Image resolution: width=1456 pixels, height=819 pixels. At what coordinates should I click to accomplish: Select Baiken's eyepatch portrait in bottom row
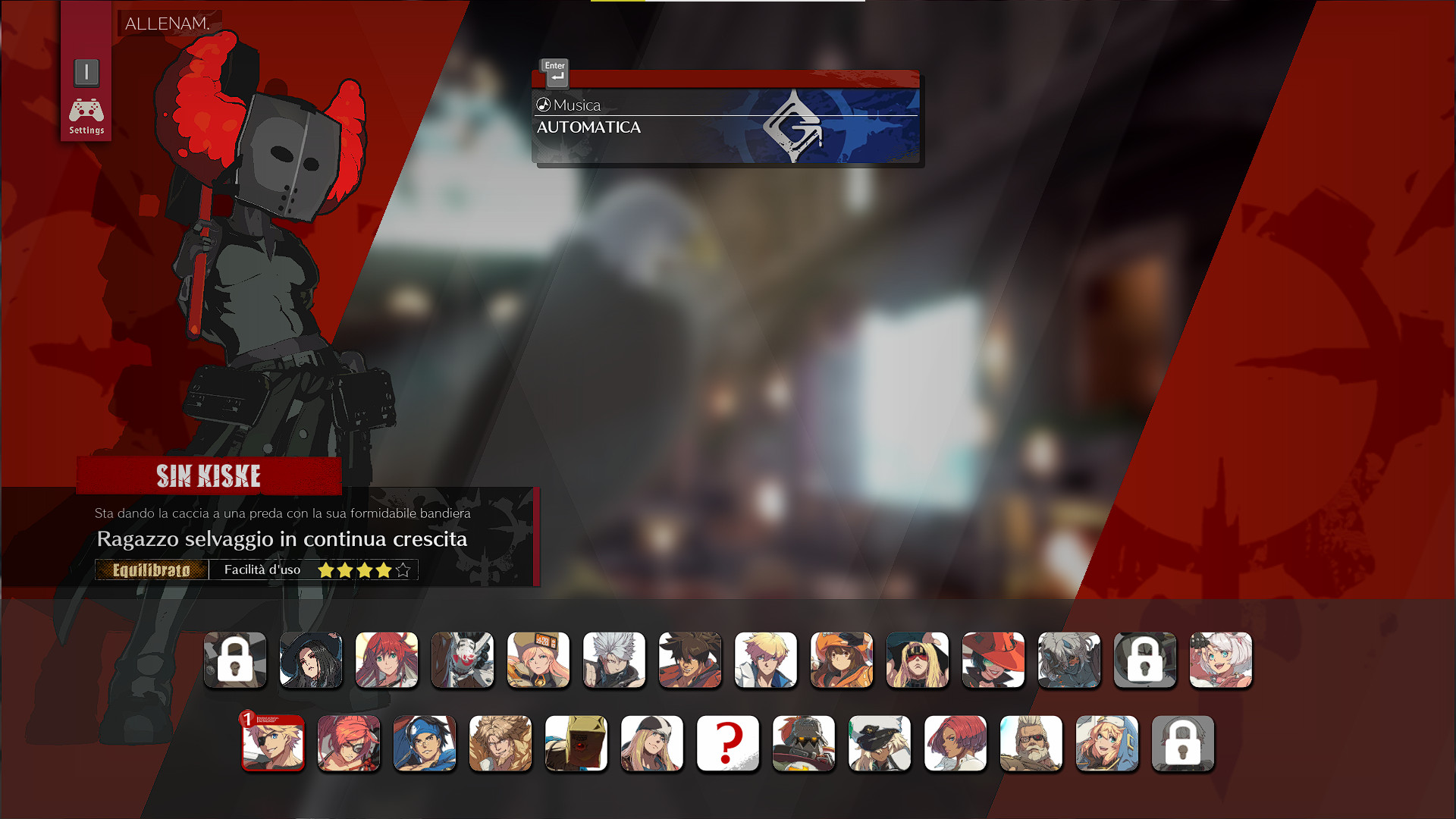point(349,744)
